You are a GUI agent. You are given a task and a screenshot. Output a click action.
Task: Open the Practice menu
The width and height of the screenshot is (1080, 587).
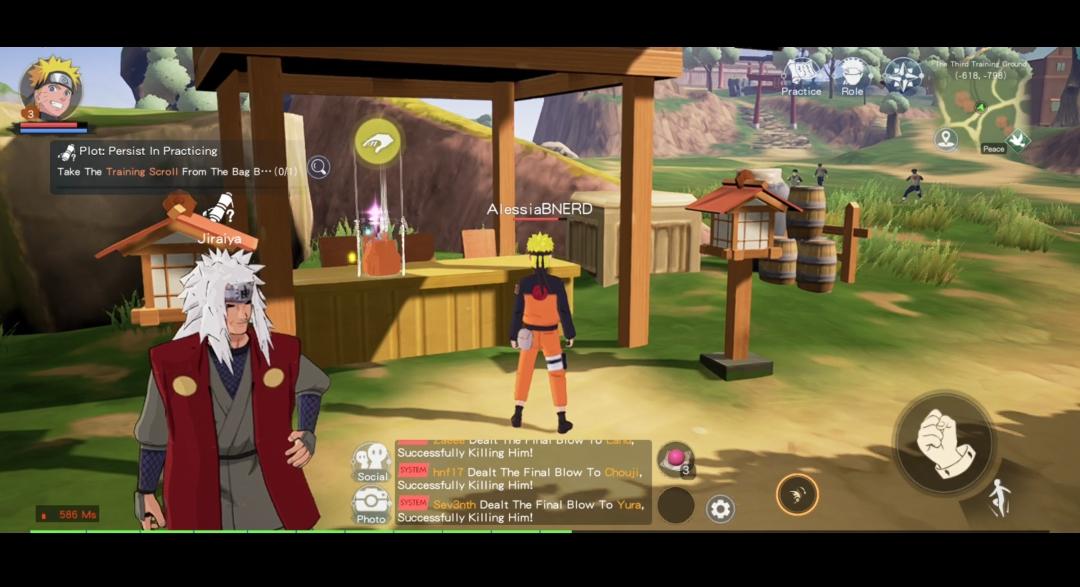801,77
